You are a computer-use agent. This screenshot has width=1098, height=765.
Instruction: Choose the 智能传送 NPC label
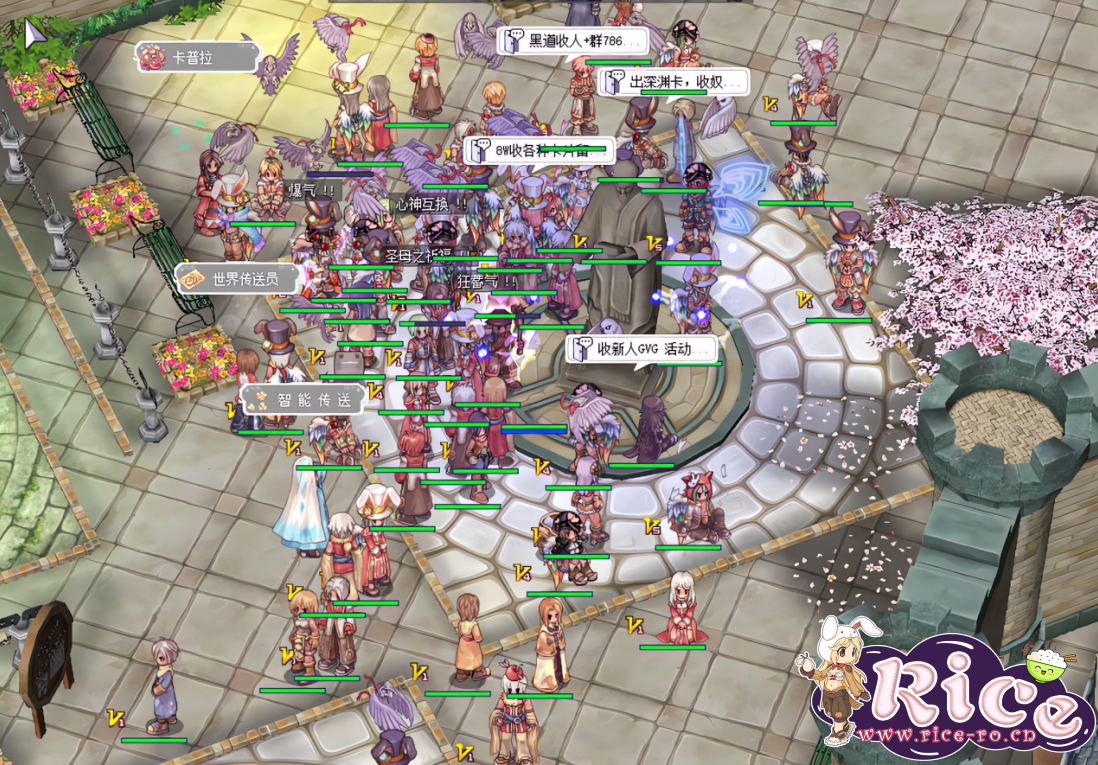pos(301,401)
